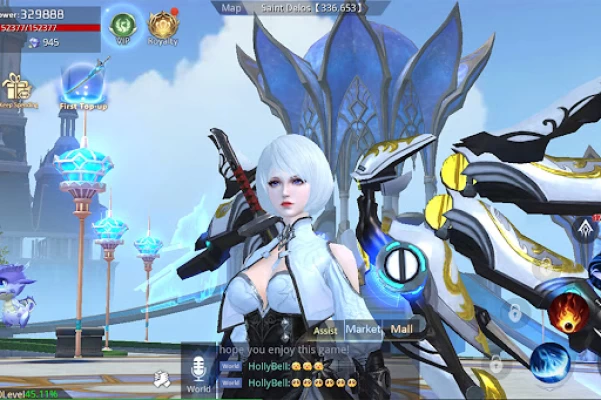601x400 pixels.
Task: Activate the blue swirl skill icon
Action: (x=550, y=363)
